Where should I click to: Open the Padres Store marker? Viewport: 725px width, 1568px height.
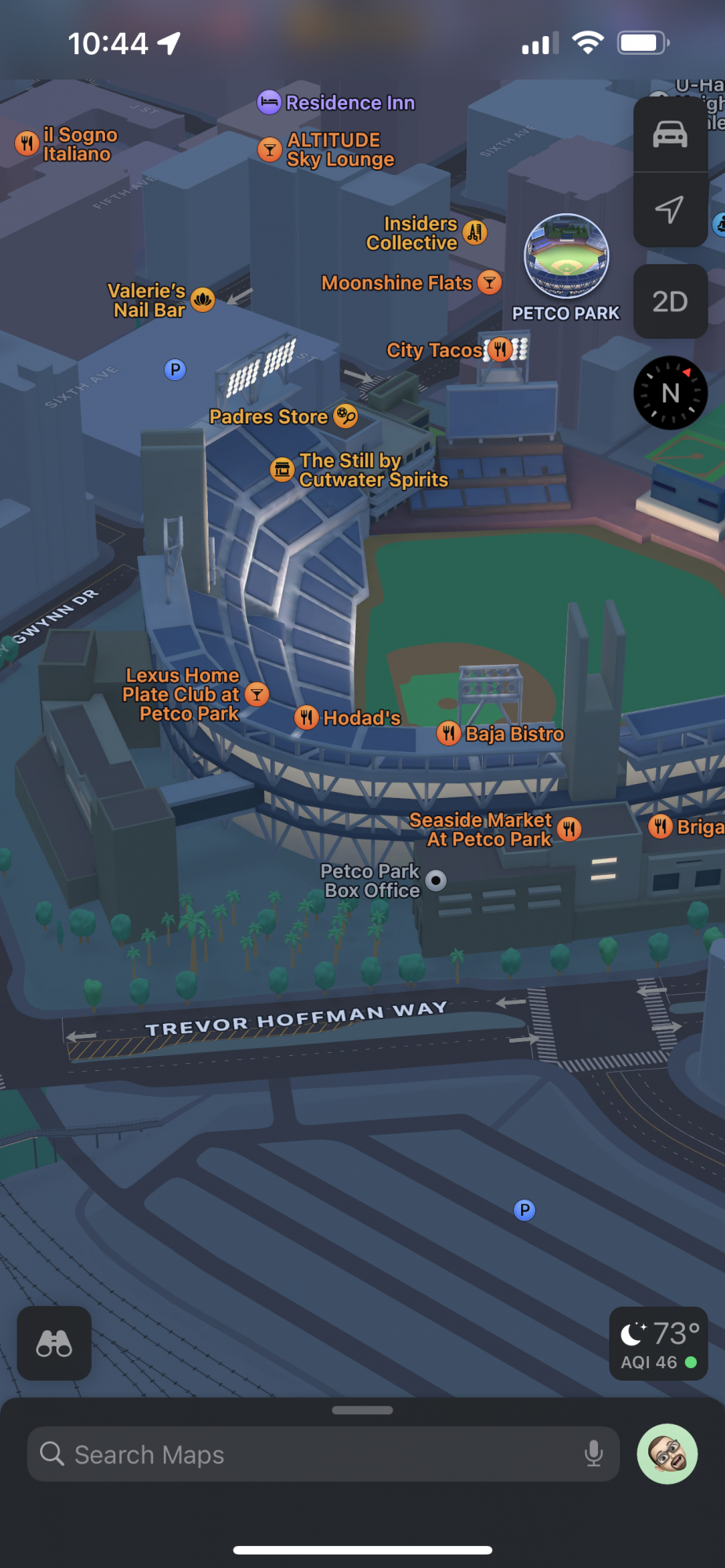(345, 416)
